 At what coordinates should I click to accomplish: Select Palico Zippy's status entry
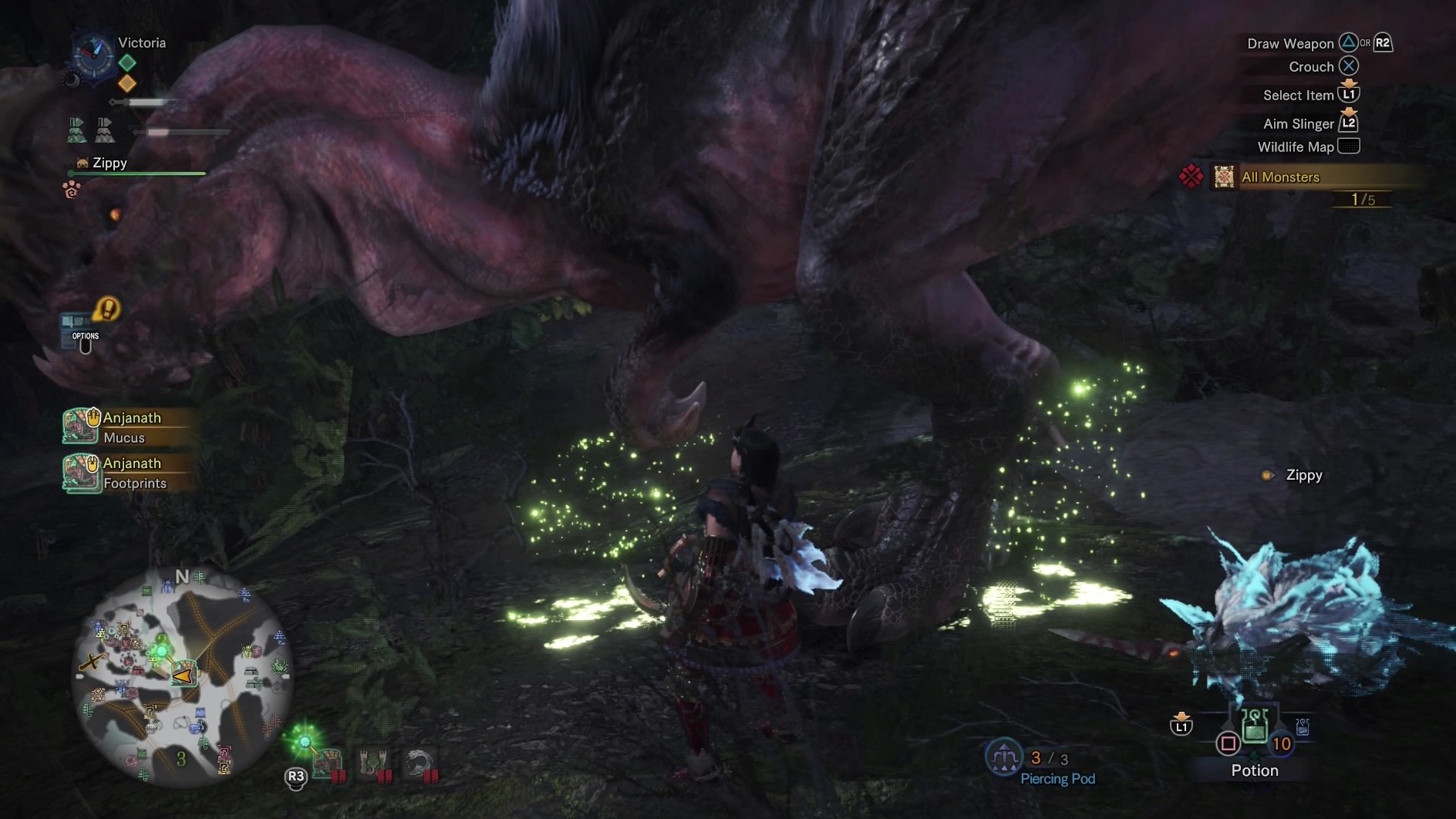coord(108,163)
